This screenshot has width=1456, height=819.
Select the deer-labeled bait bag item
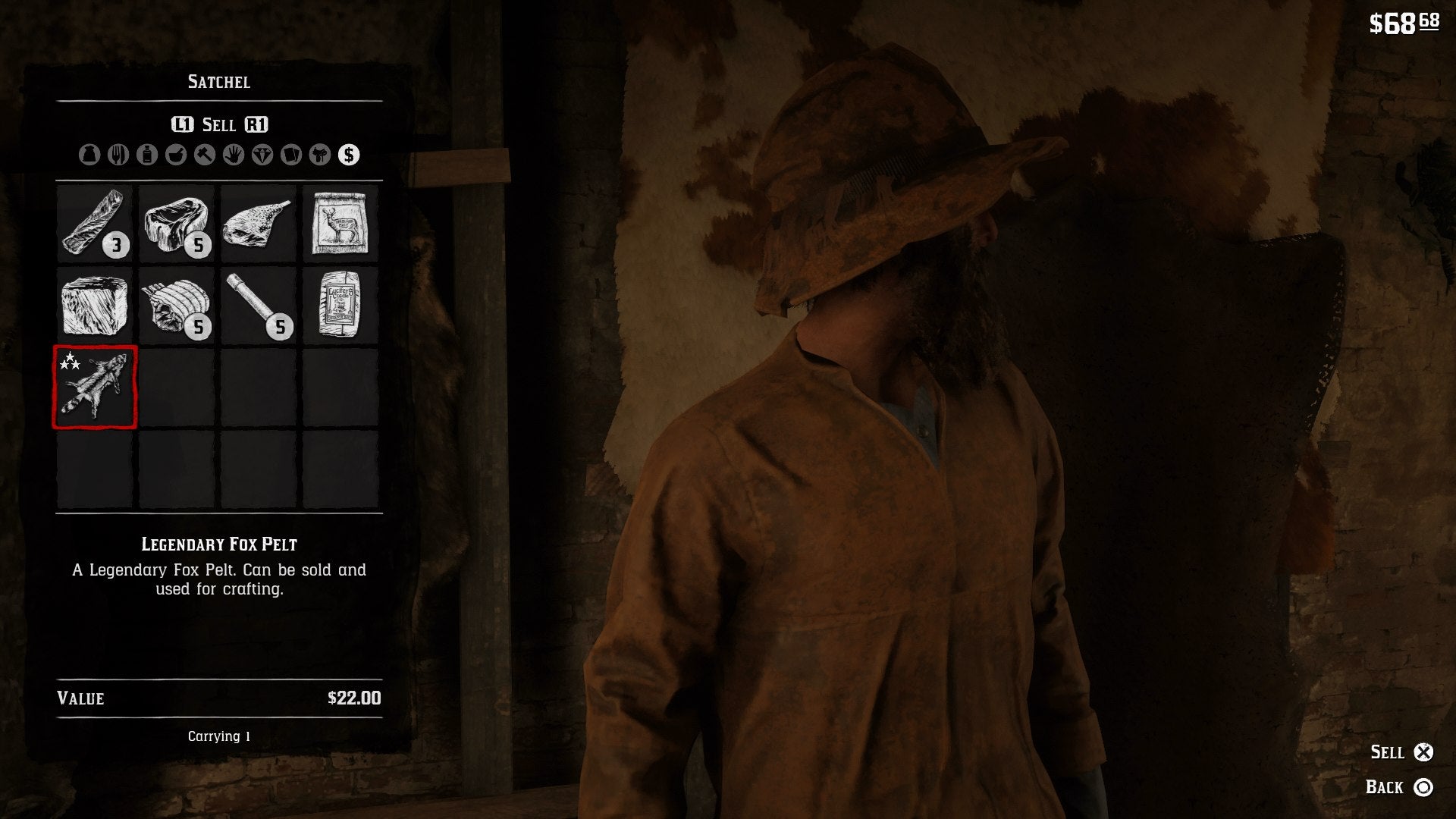(340, 224)
